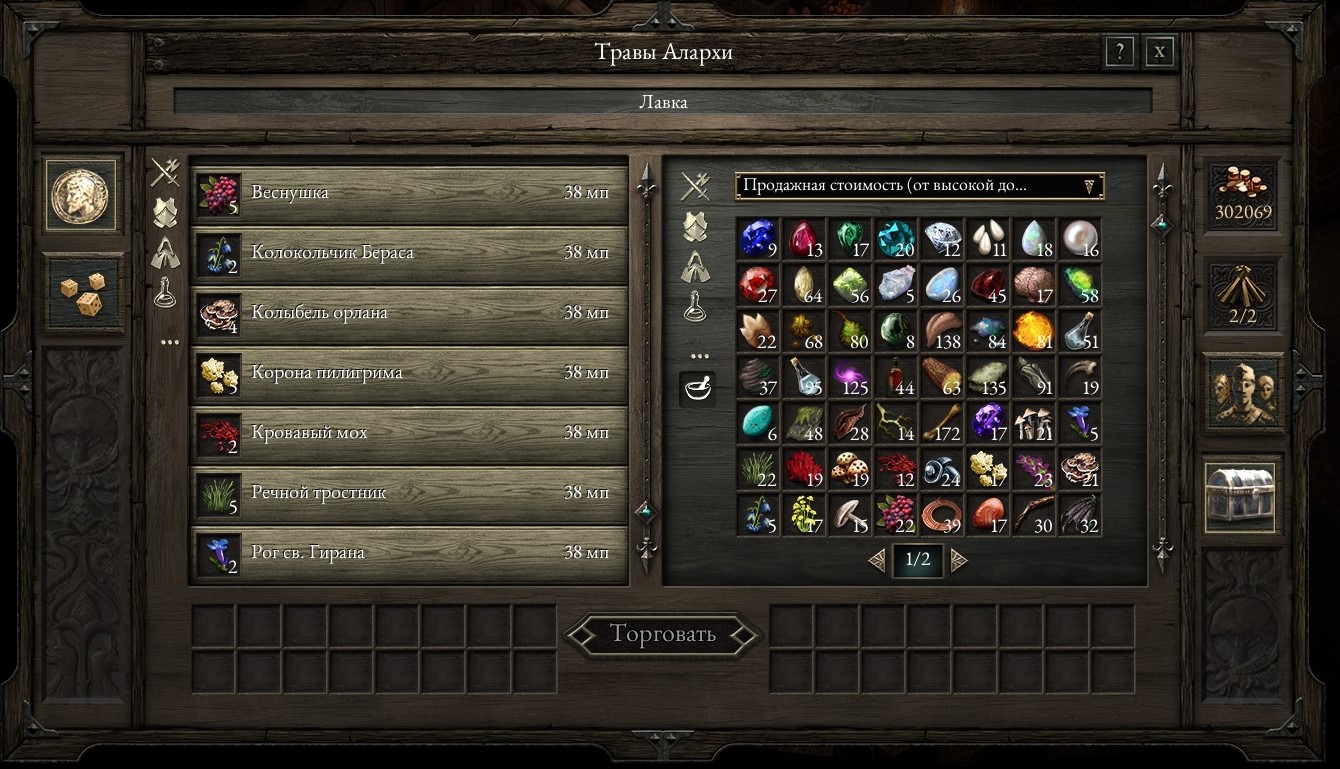Select the Корона пилигрима item row
Image resolution: width=1340 pixels, height=769 pixels.
pyautogui.click(x=408, y=373)
